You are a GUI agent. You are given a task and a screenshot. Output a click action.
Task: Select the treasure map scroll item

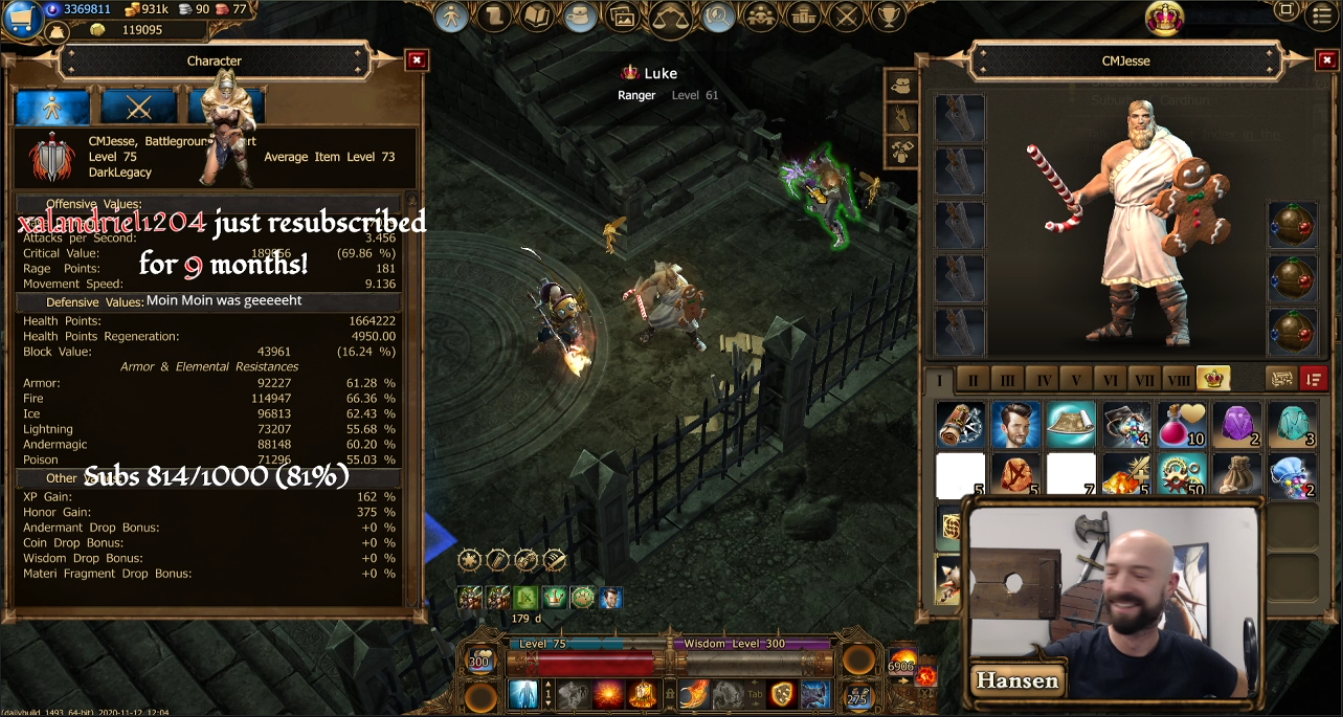[x=1071, y=424]
